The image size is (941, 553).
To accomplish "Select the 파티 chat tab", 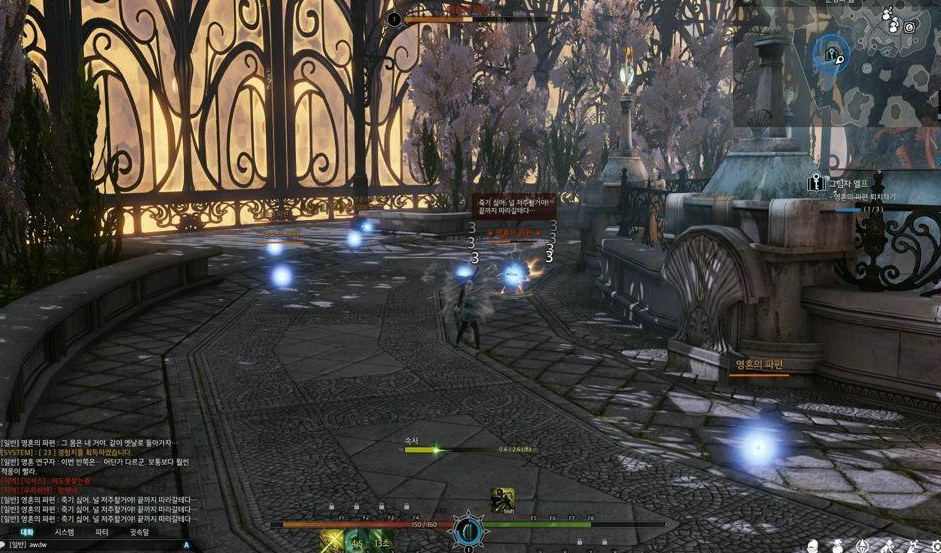I will point(101,532).
